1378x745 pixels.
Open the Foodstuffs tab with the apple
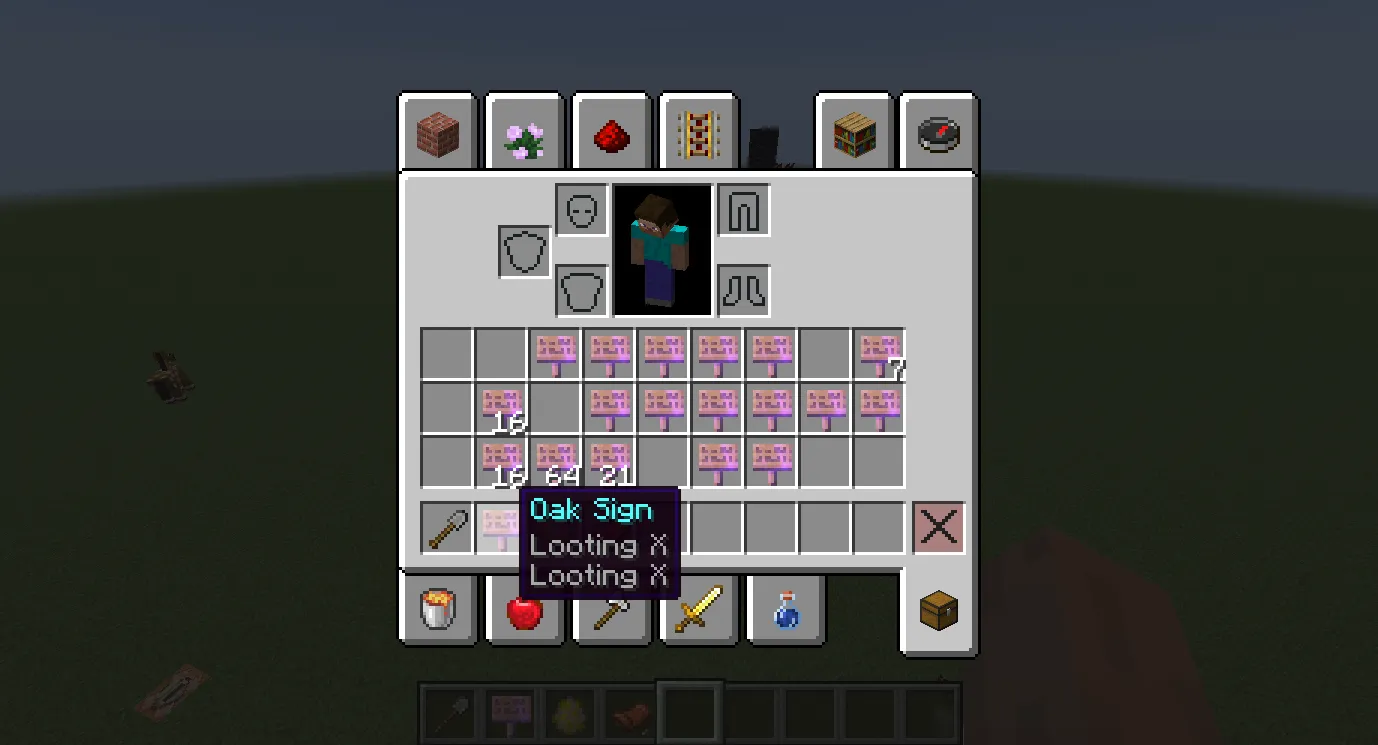pos(524,610)
